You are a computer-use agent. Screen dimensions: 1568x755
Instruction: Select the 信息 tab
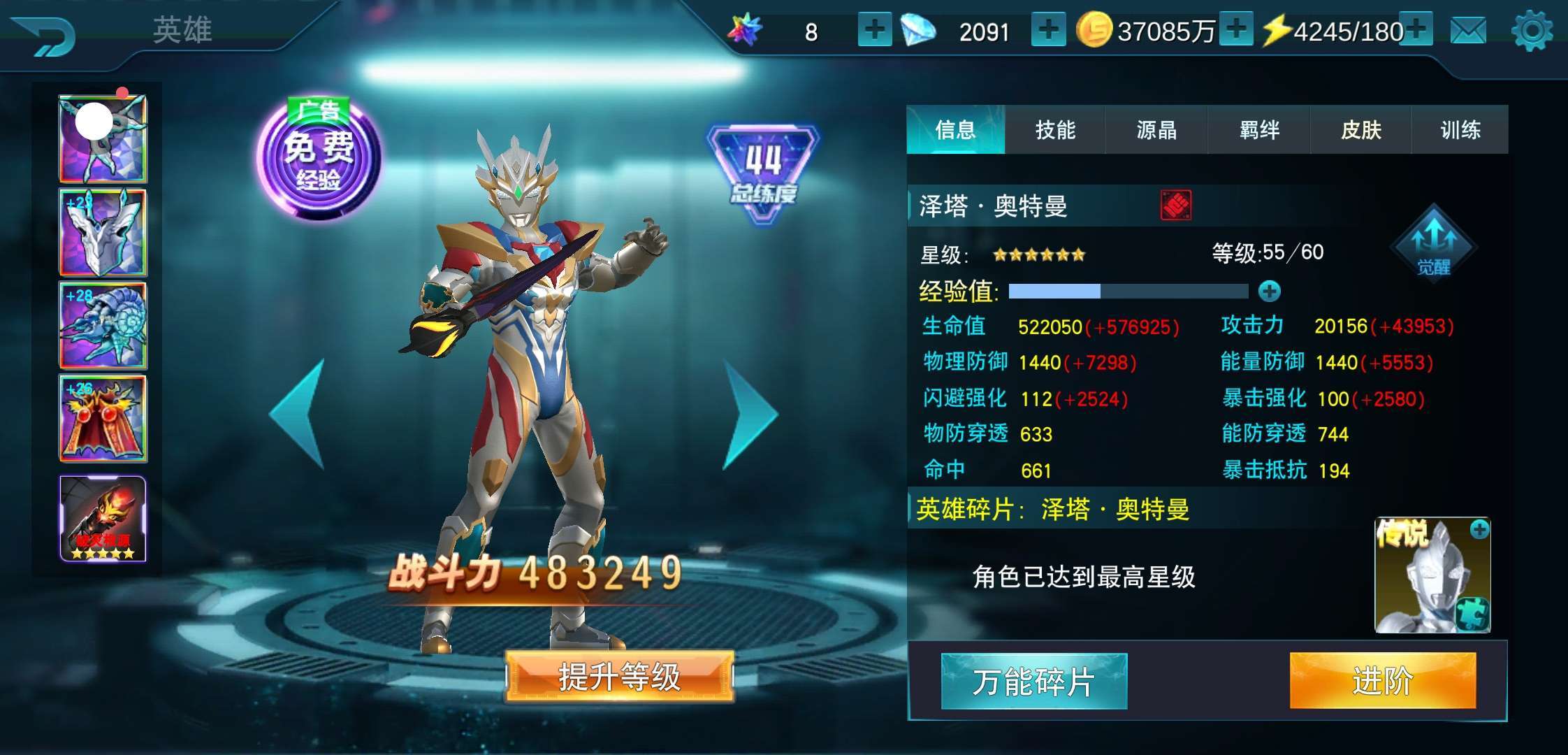[955, 130]
